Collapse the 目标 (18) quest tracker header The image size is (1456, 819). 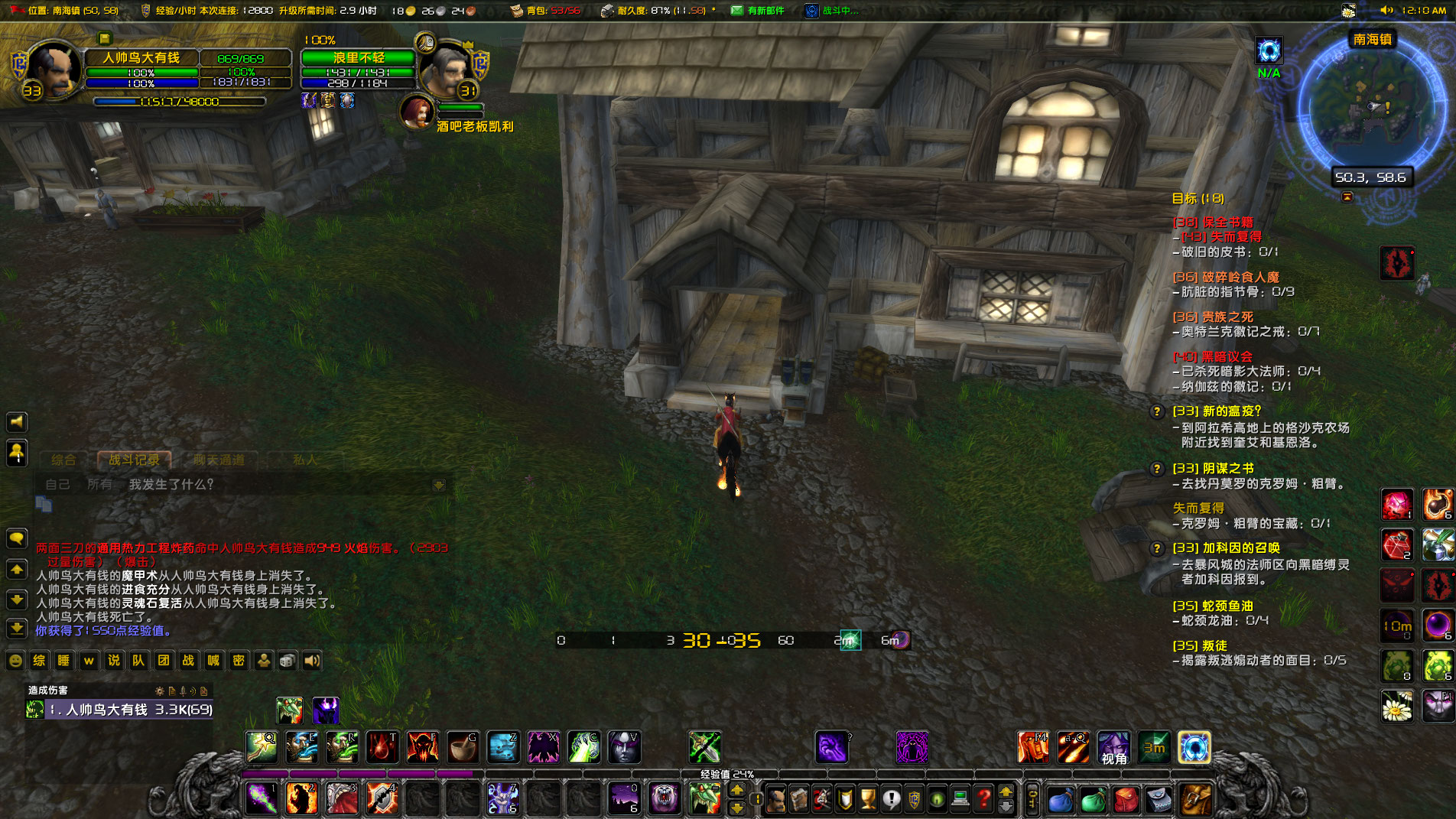click(x=1198, y=197)
